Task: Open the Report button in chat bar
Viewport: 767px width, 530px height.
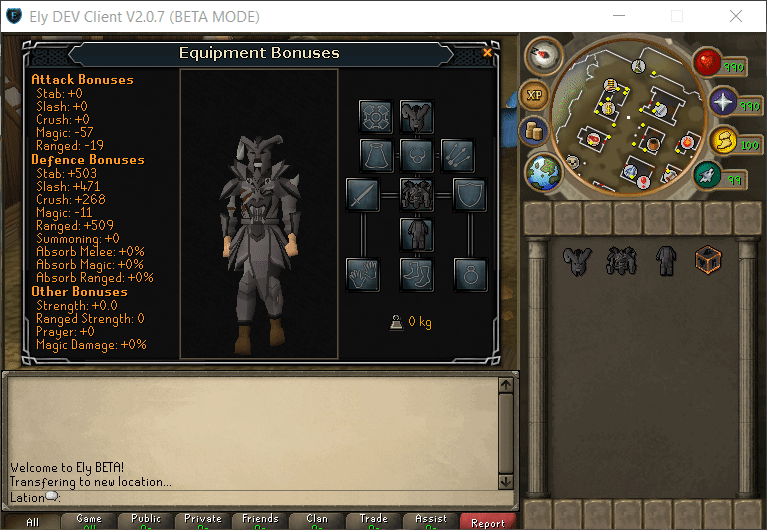Action: (488, 521)
